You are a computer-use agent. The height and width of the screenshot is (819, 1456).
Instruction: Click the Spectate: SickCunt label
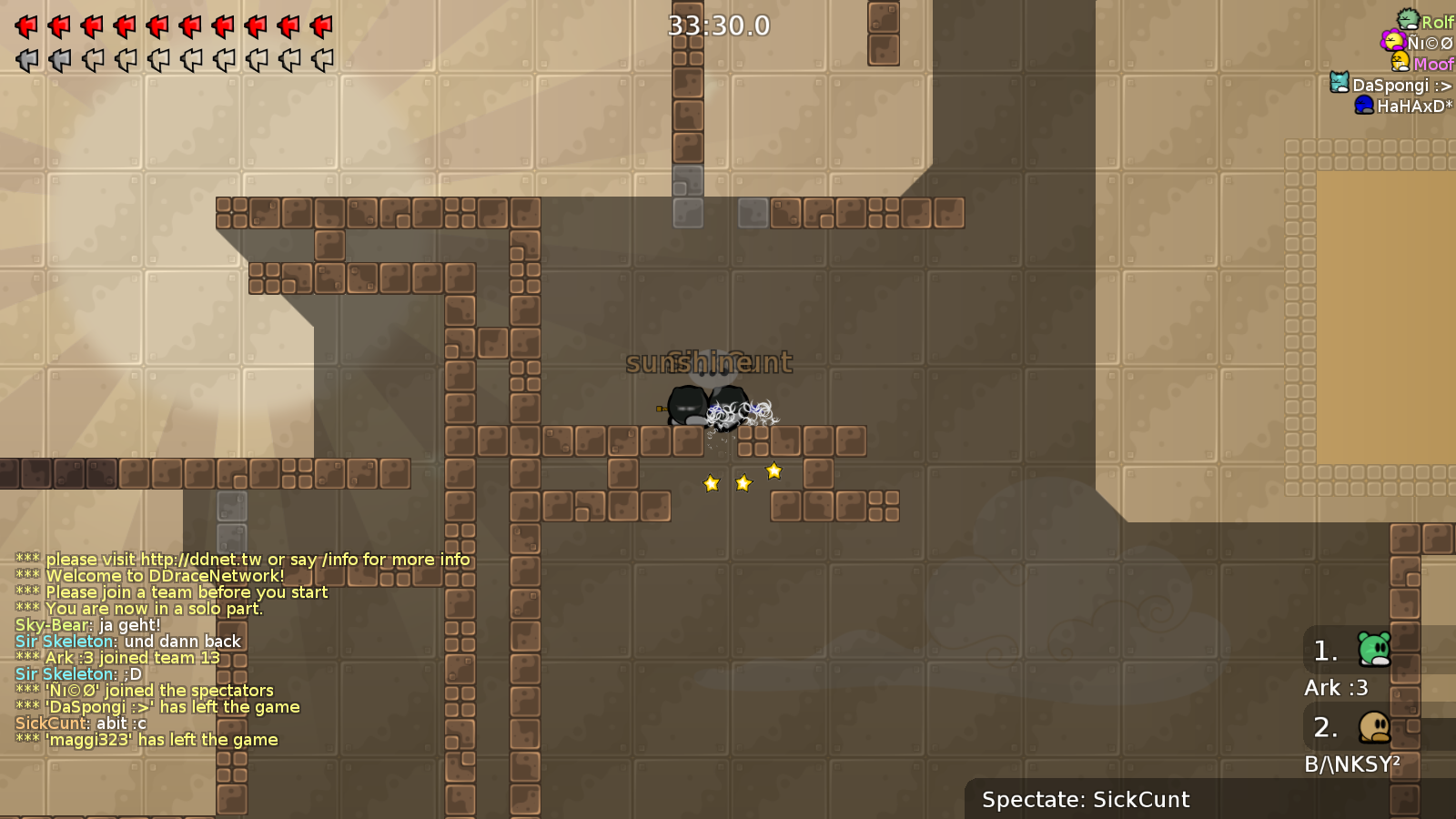pos(1085,799)
